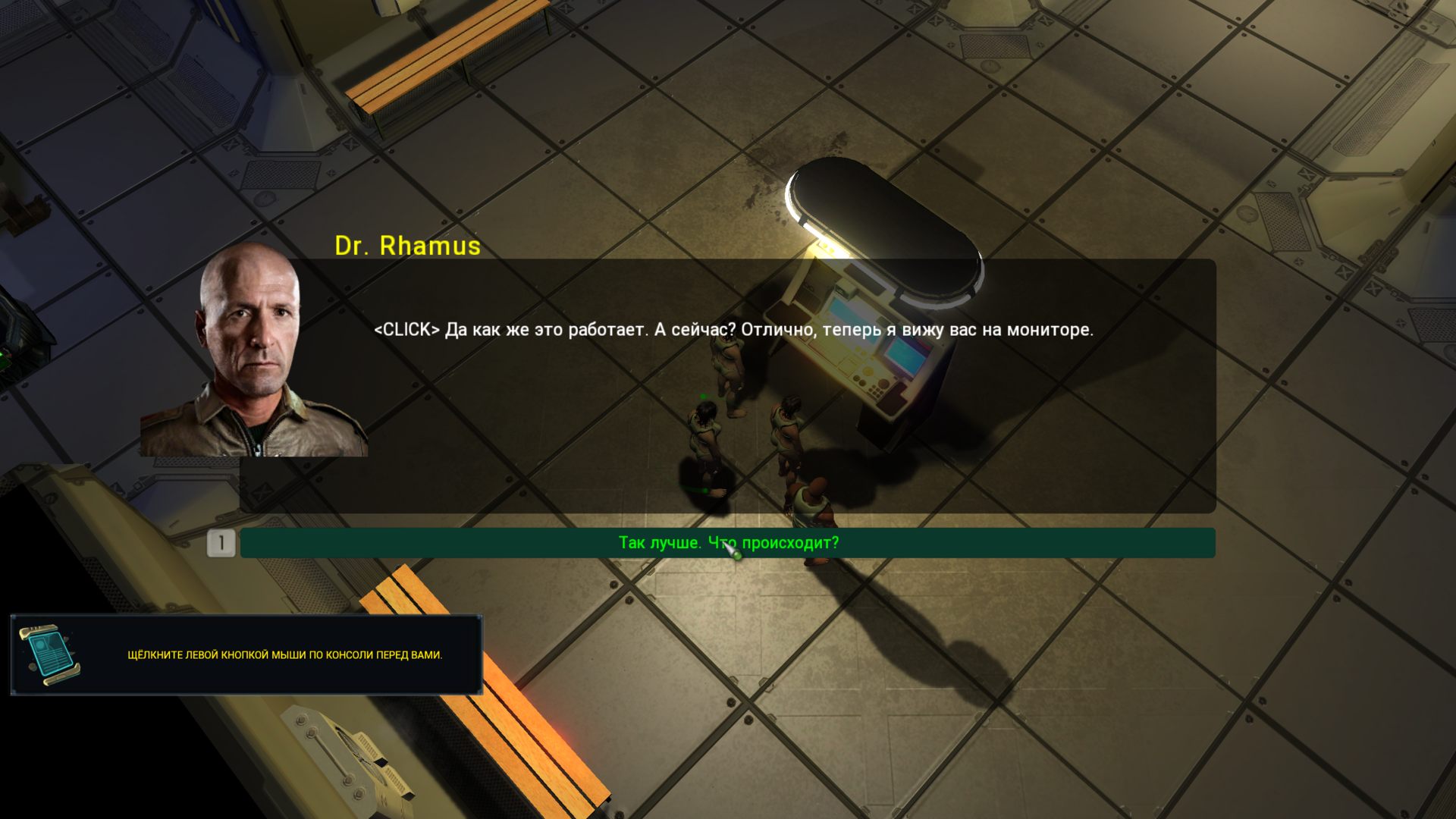Click the tutorial hint scroll icon
The height and width of the screenshot is (819, 1456).
click(x=50, y=654)
